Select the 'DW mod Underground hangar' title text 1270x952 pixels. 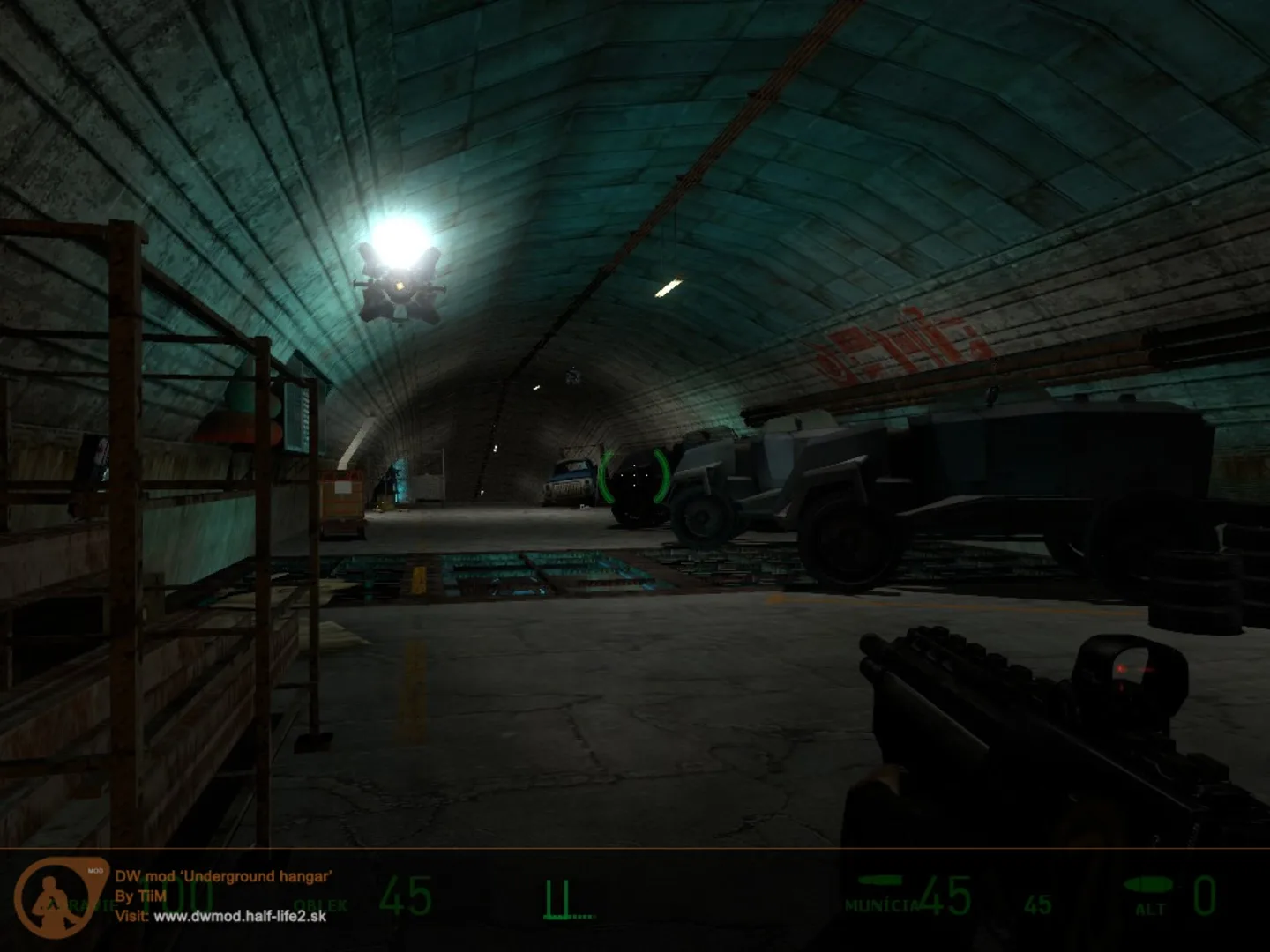[225, 877]
